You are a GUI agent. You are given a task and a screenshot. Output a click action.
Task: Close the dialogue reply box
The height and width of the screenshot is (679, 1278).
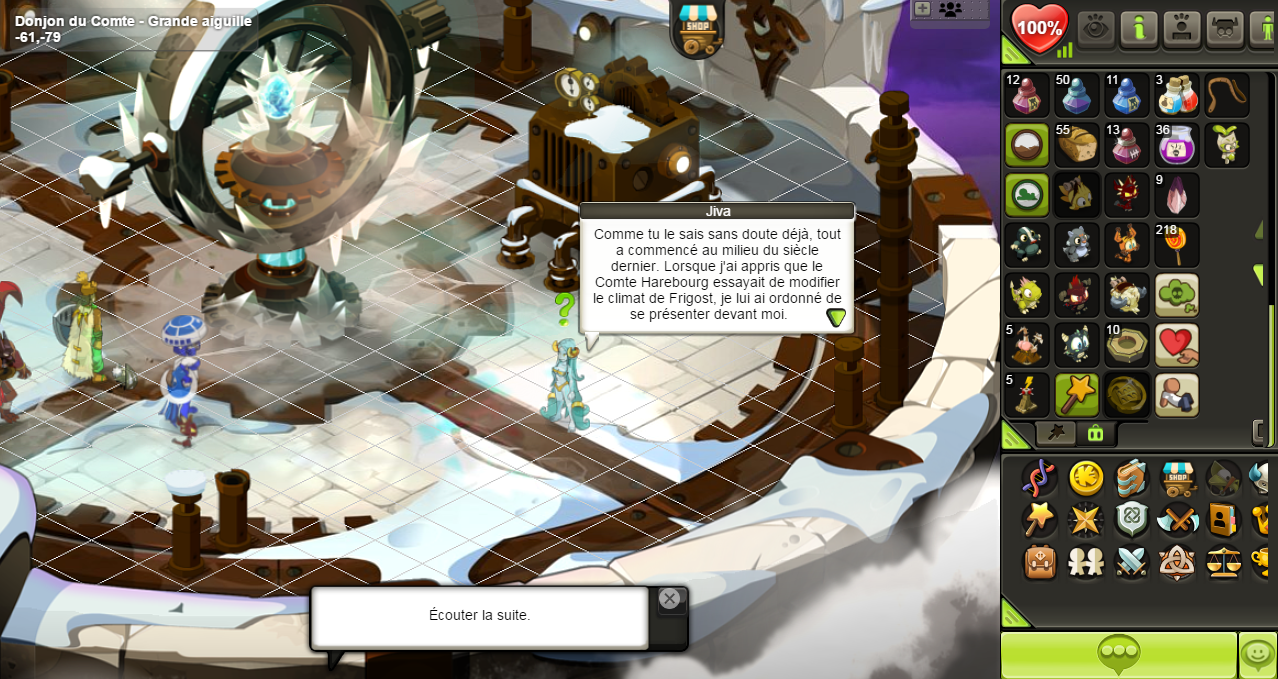tap(670, 599)
